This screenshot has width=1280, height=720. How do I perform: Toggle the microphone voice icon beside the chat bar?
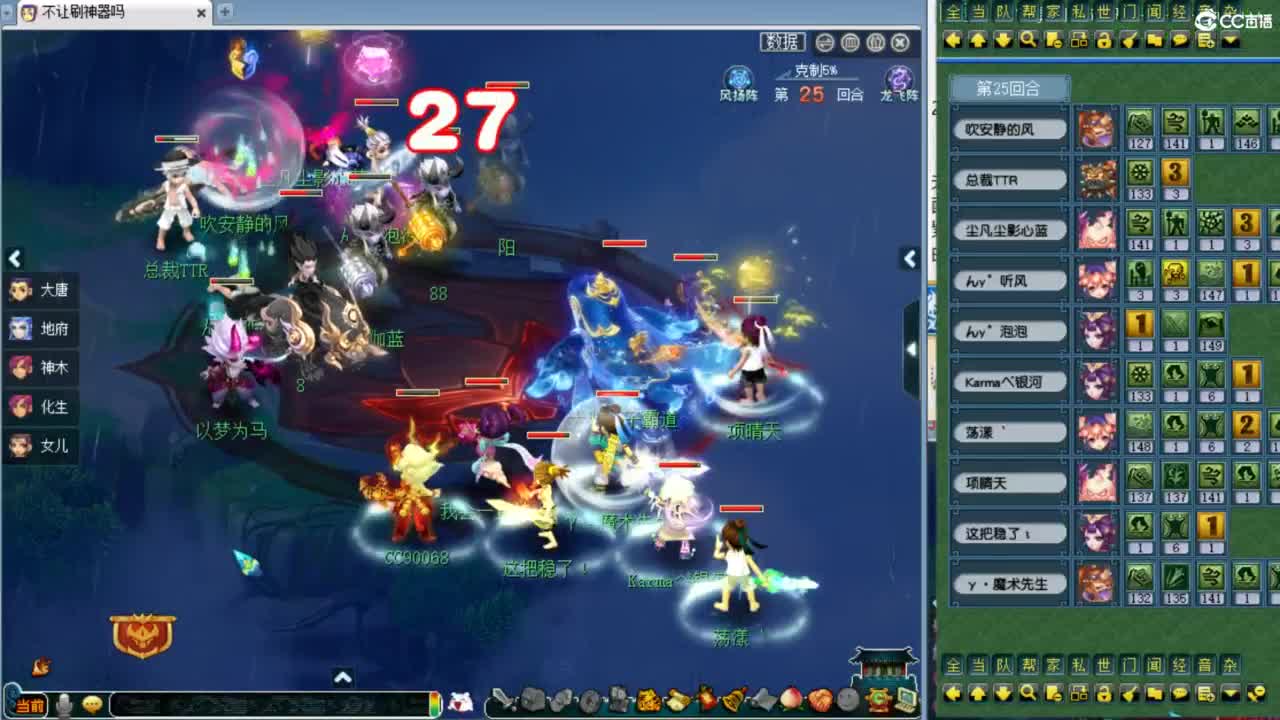click(63, 703)
